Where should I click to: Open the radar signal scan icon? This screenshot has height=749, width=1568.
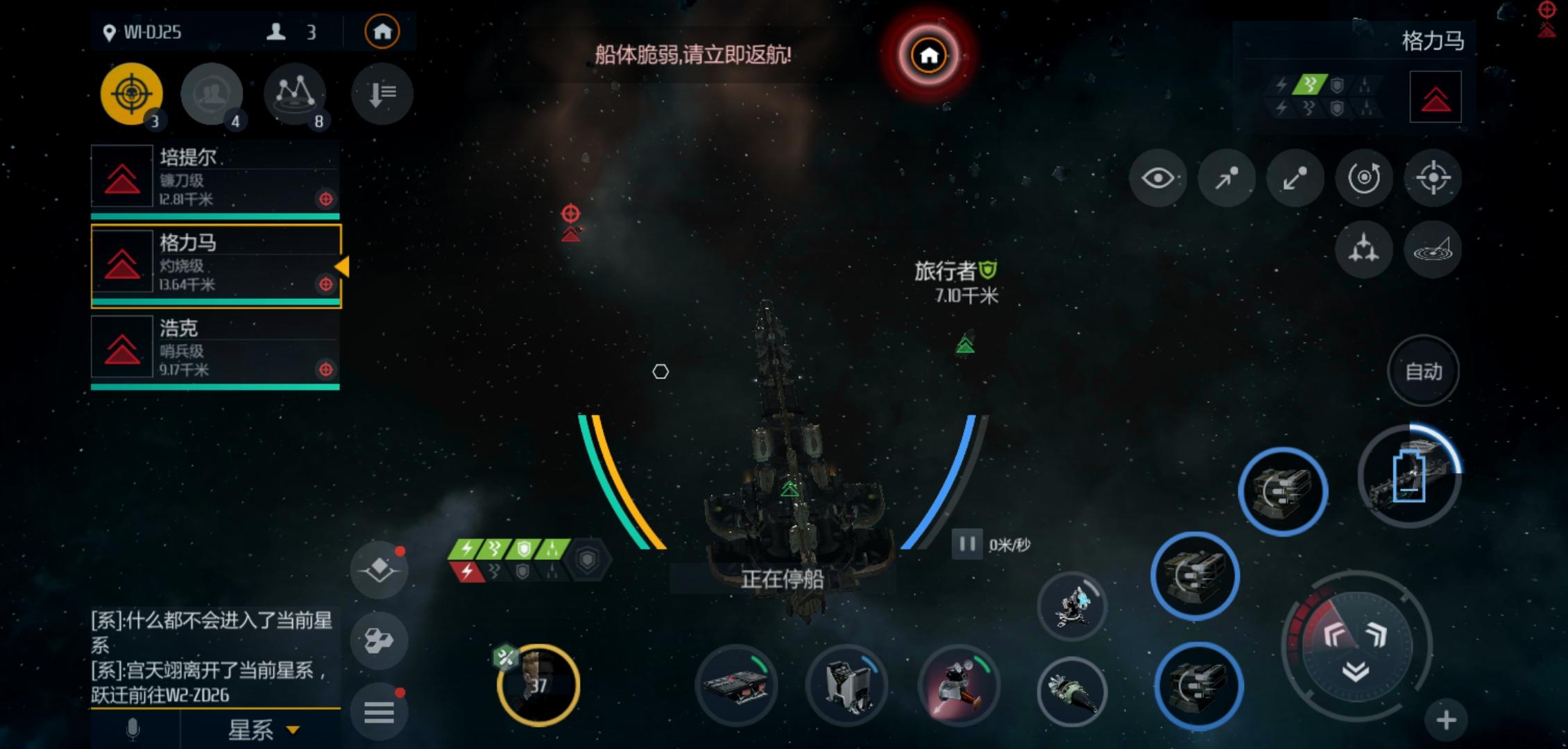pos(1432,250)
